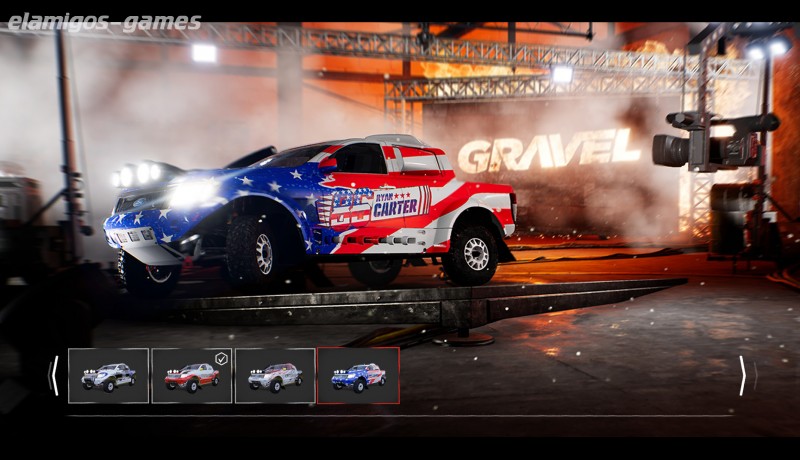Show previous liveries with the left arrow

54,376
